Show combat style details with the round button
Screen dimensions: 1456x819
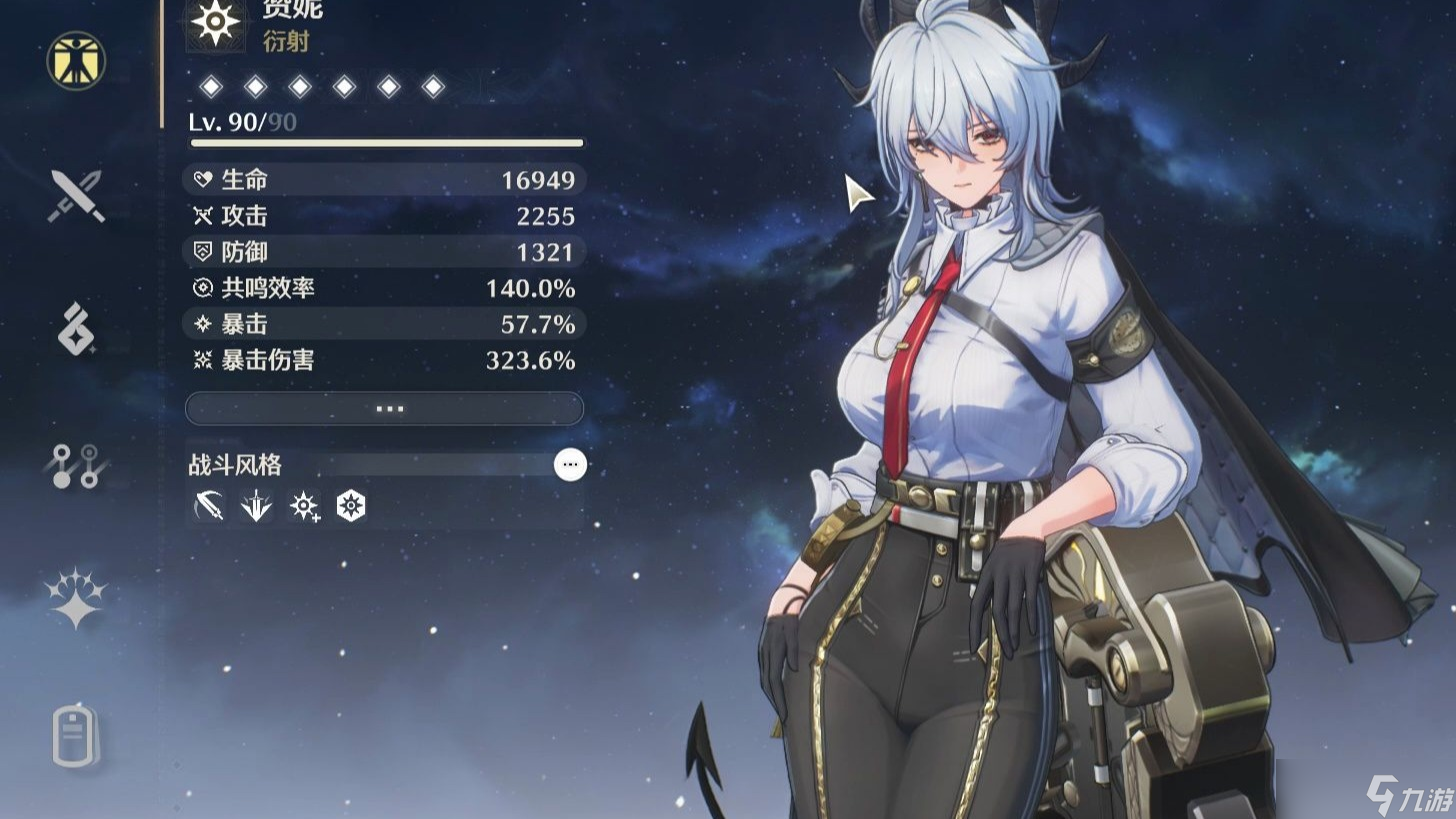[570, 465]
